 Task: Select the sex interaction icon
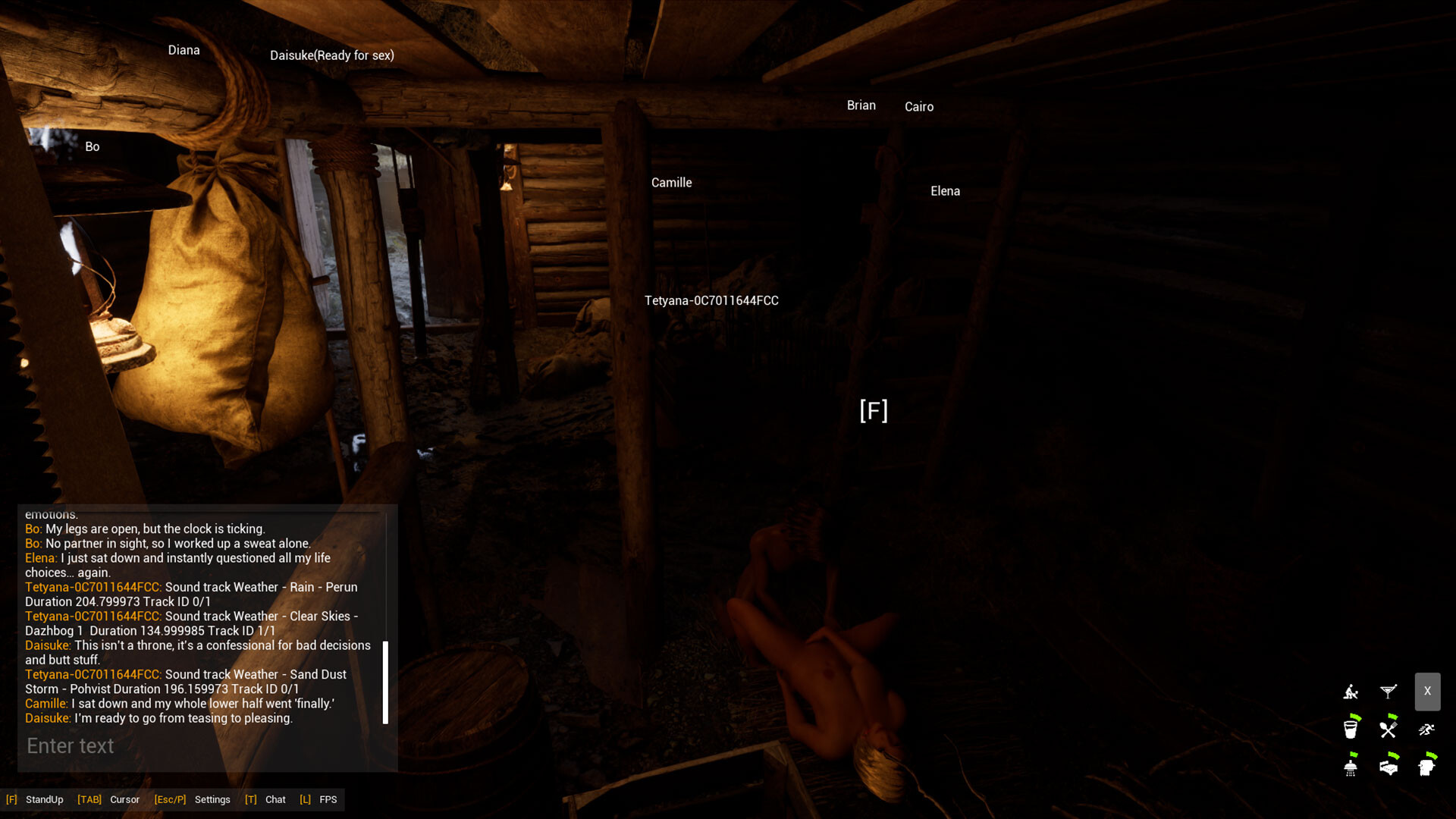pos(1351,692)
